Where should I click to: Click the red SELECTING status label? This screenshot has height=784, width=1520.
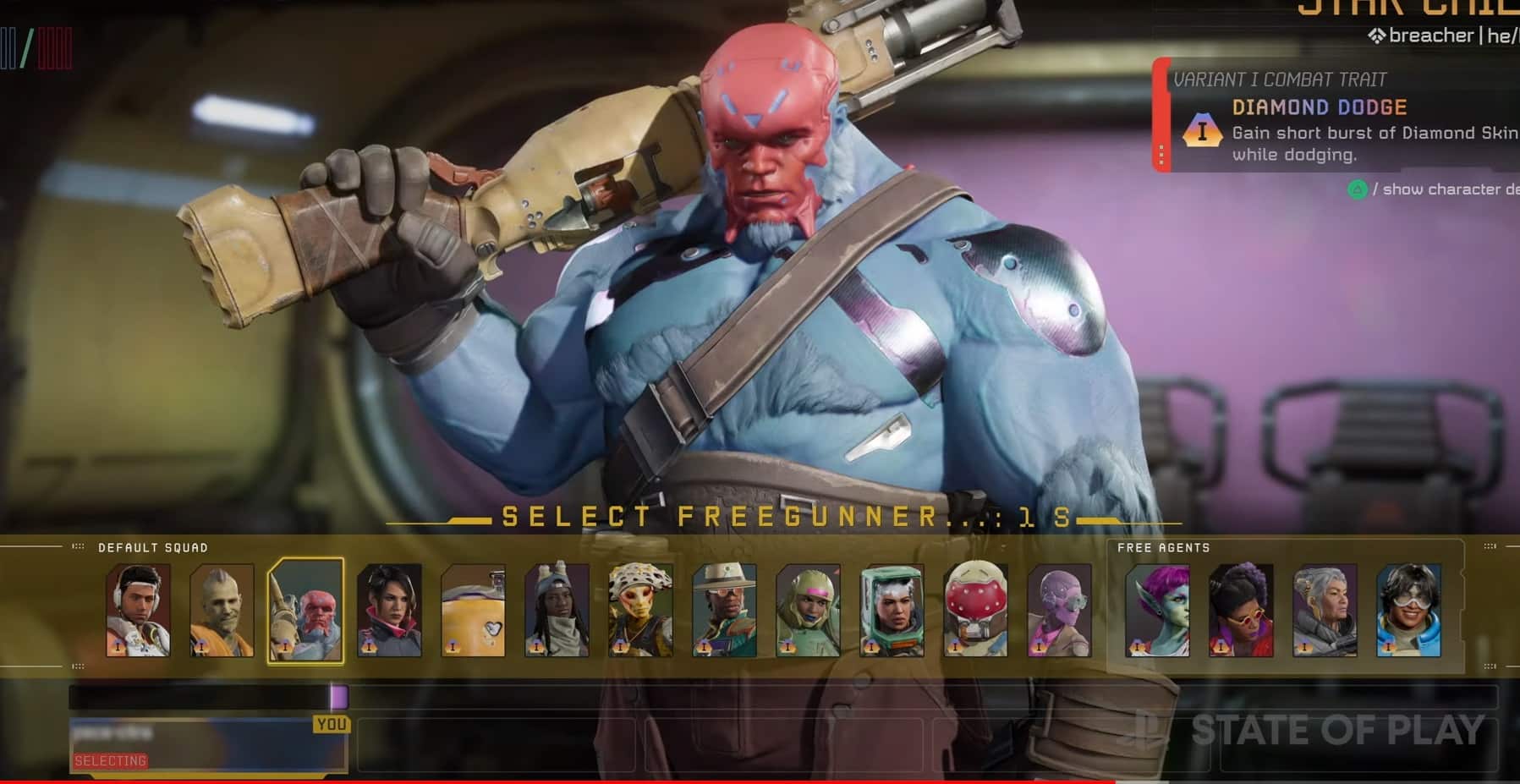pyautogui.click(x=110, y=759)
